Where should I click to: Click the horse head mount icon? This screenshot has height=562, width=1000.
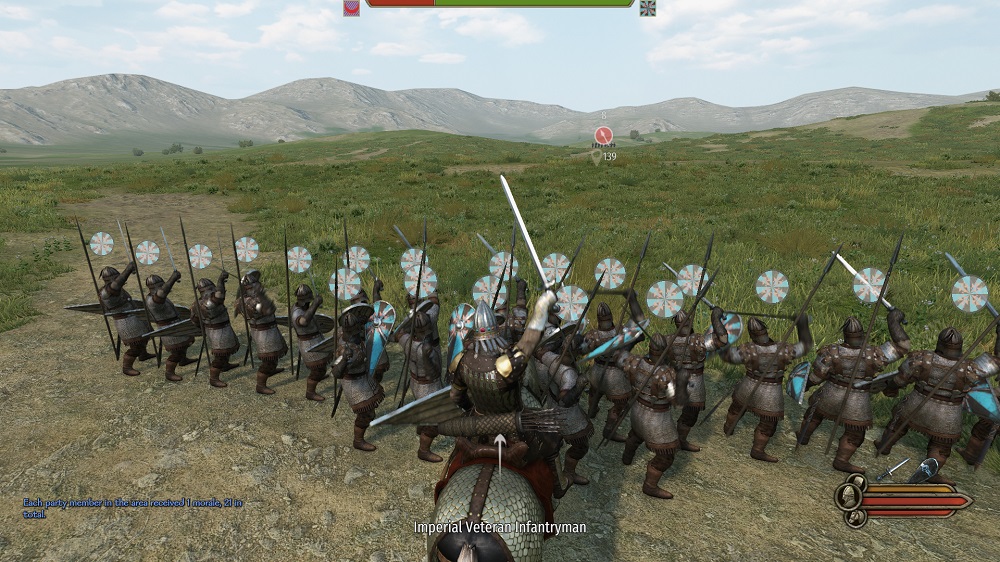(x=855, y=515)
